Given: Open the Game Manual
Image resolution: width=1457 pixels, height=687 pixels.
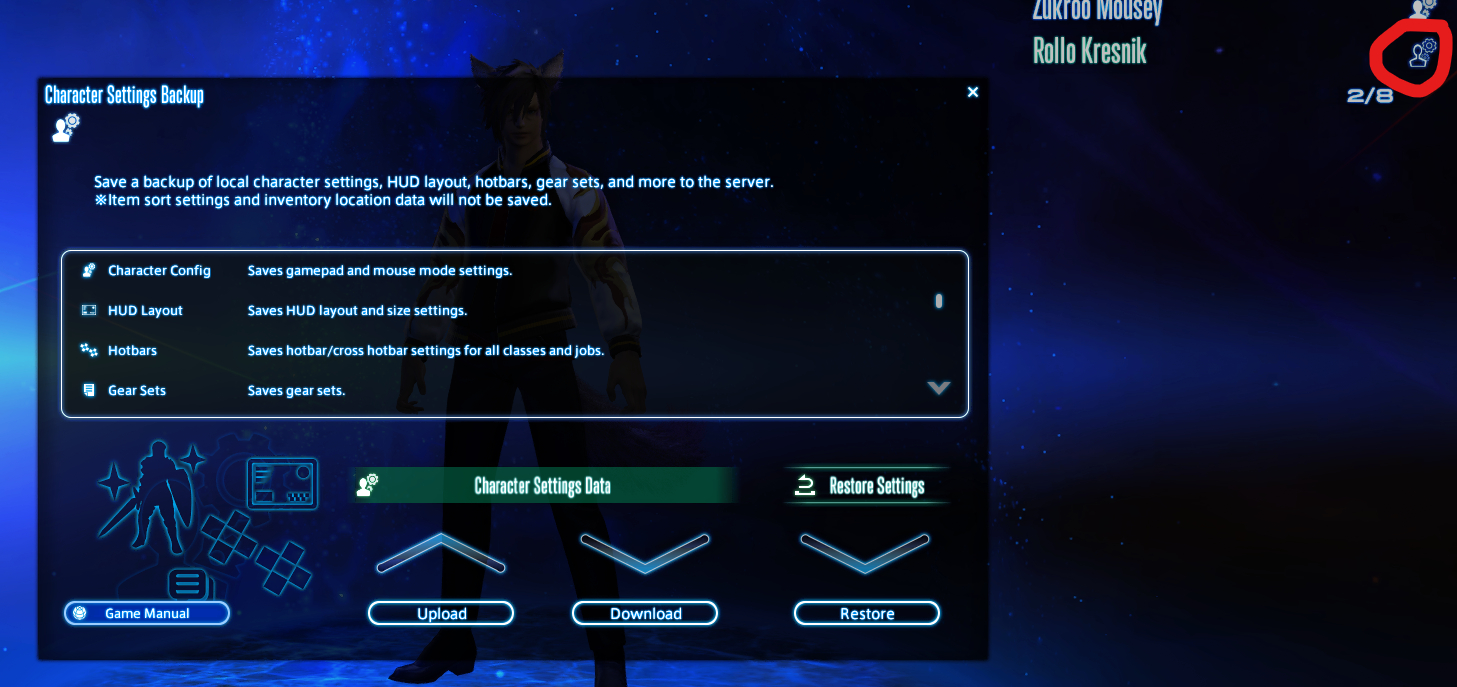Looking at the screenshot, I should (147, 613).
